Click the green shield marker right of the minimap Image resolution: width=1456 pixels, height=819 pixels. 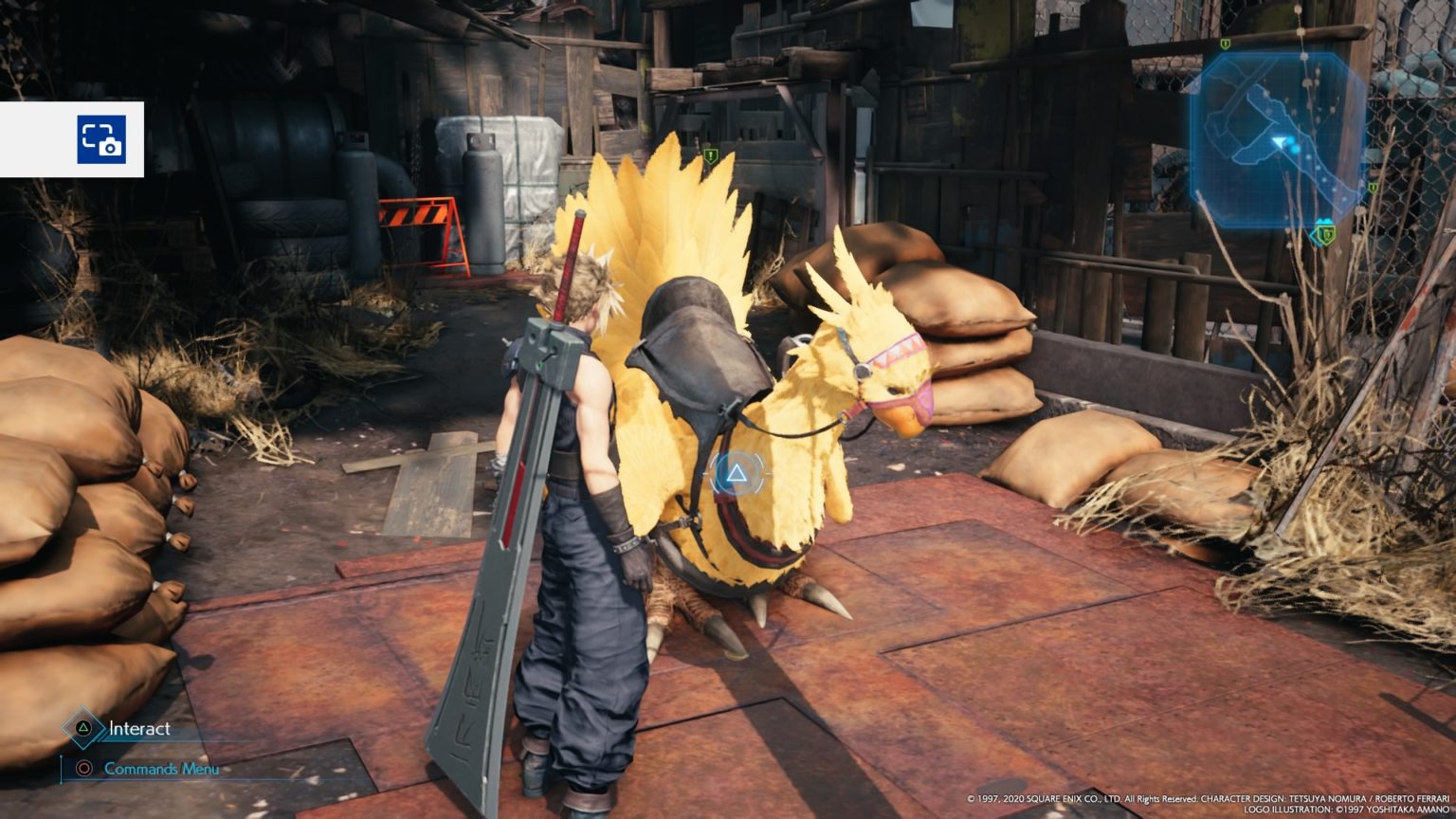(1372, 189)
